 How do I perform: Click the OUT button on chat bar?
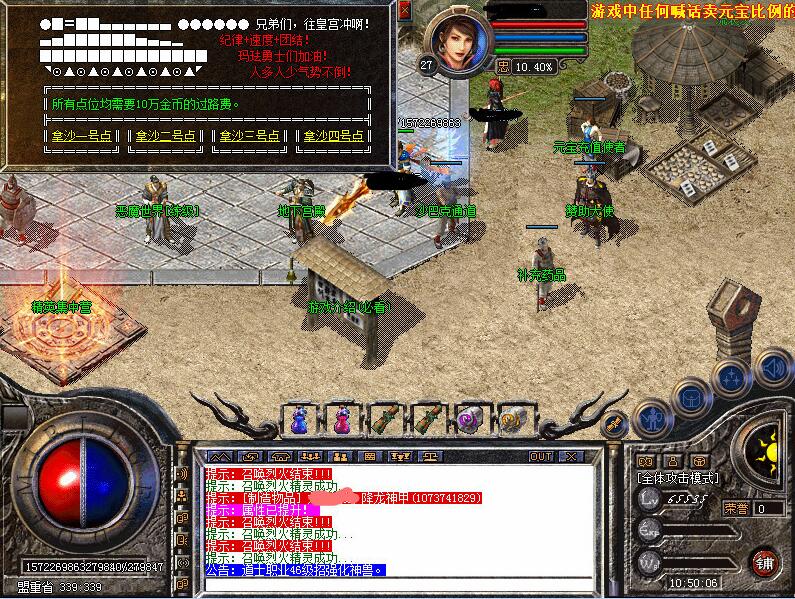pyautogui.click(x=541, y=456)
